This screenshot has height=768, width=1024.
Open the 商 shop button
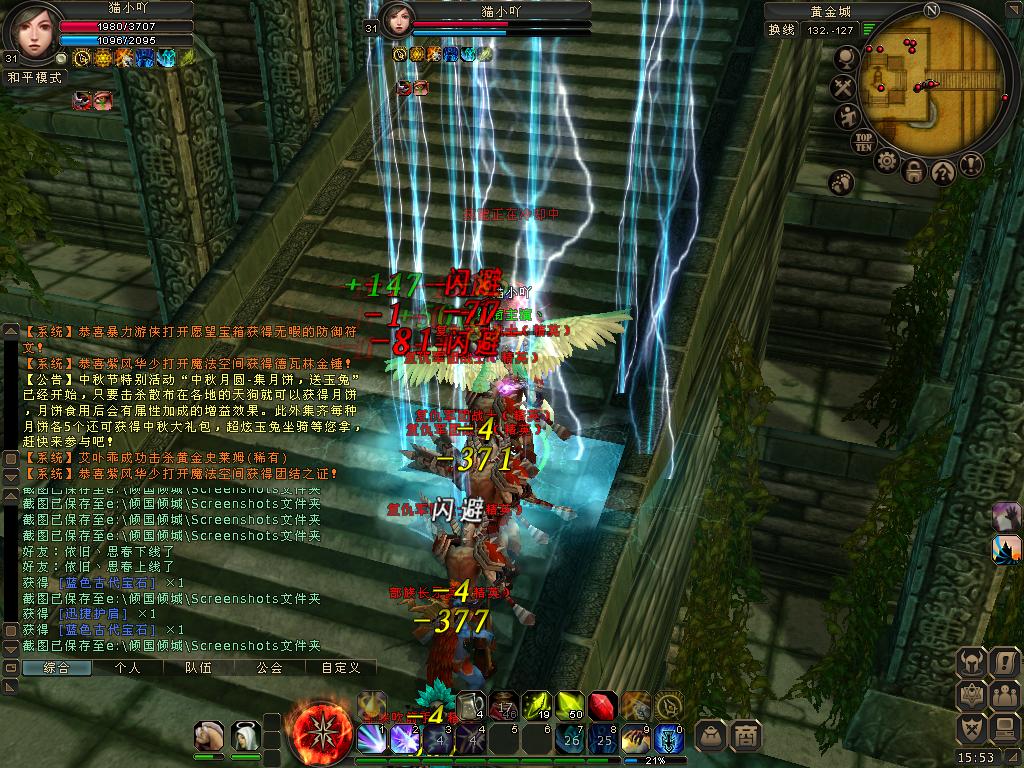pos(745,735)
